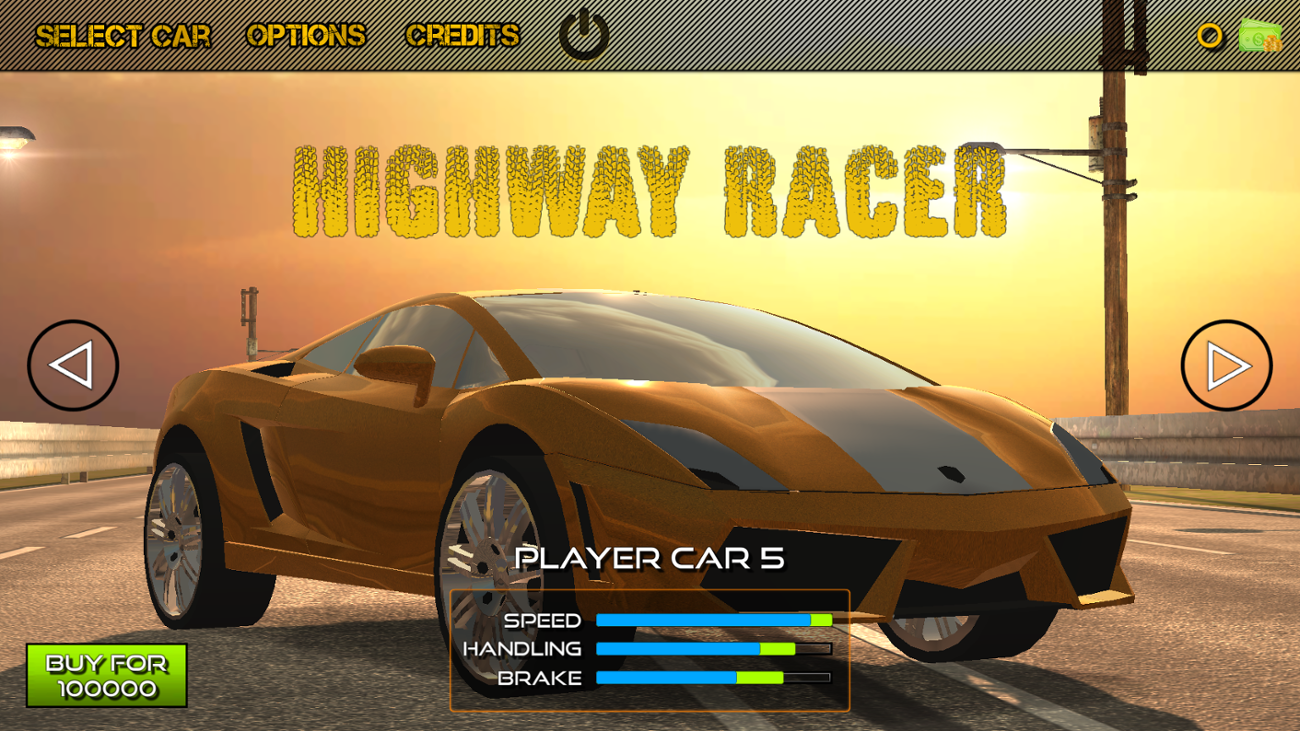View the CREDITS screen
Screen dimensions: 1300x731
462,35
